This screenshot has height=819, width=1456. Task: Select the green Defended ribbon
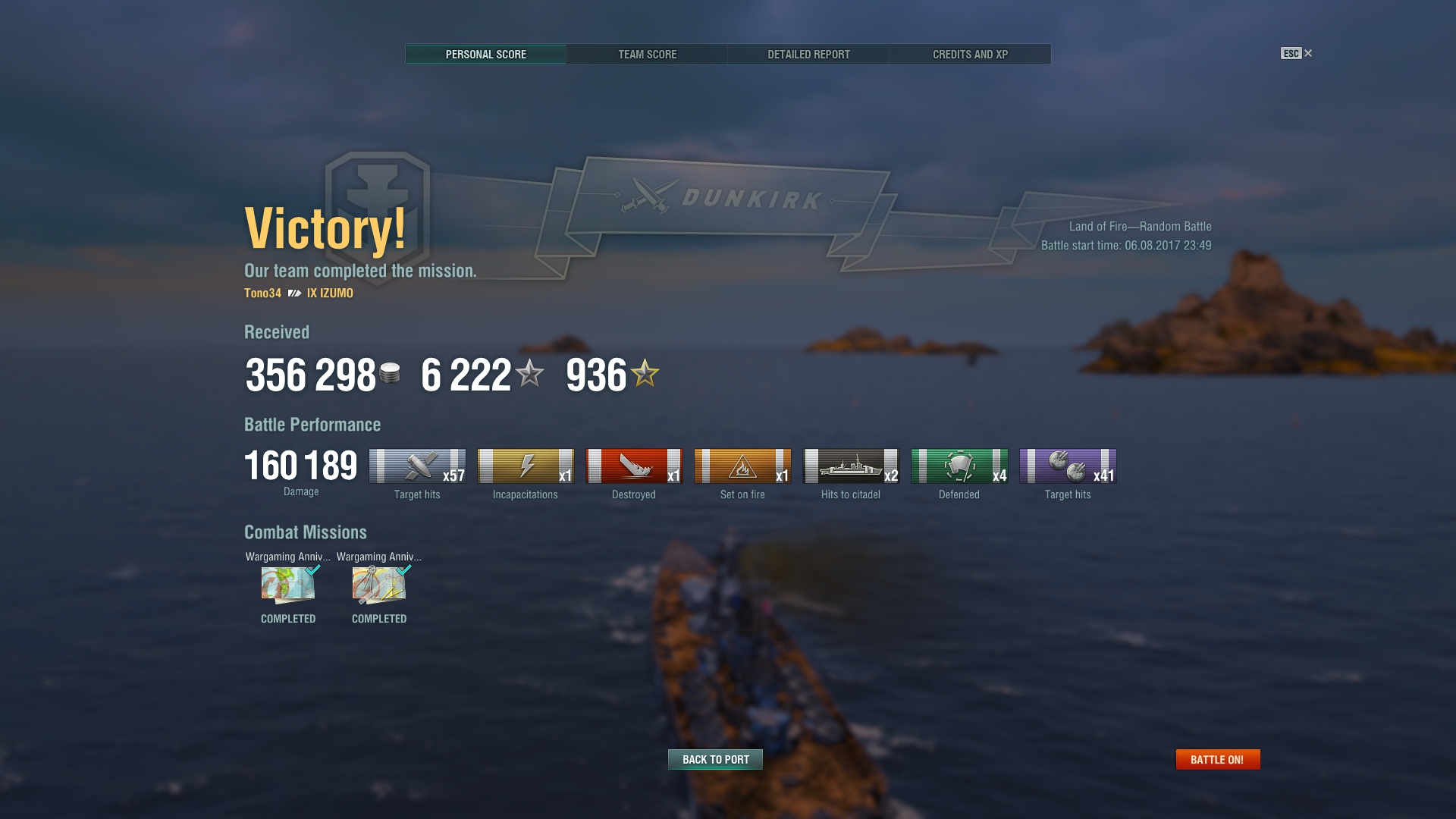[959, 466]
